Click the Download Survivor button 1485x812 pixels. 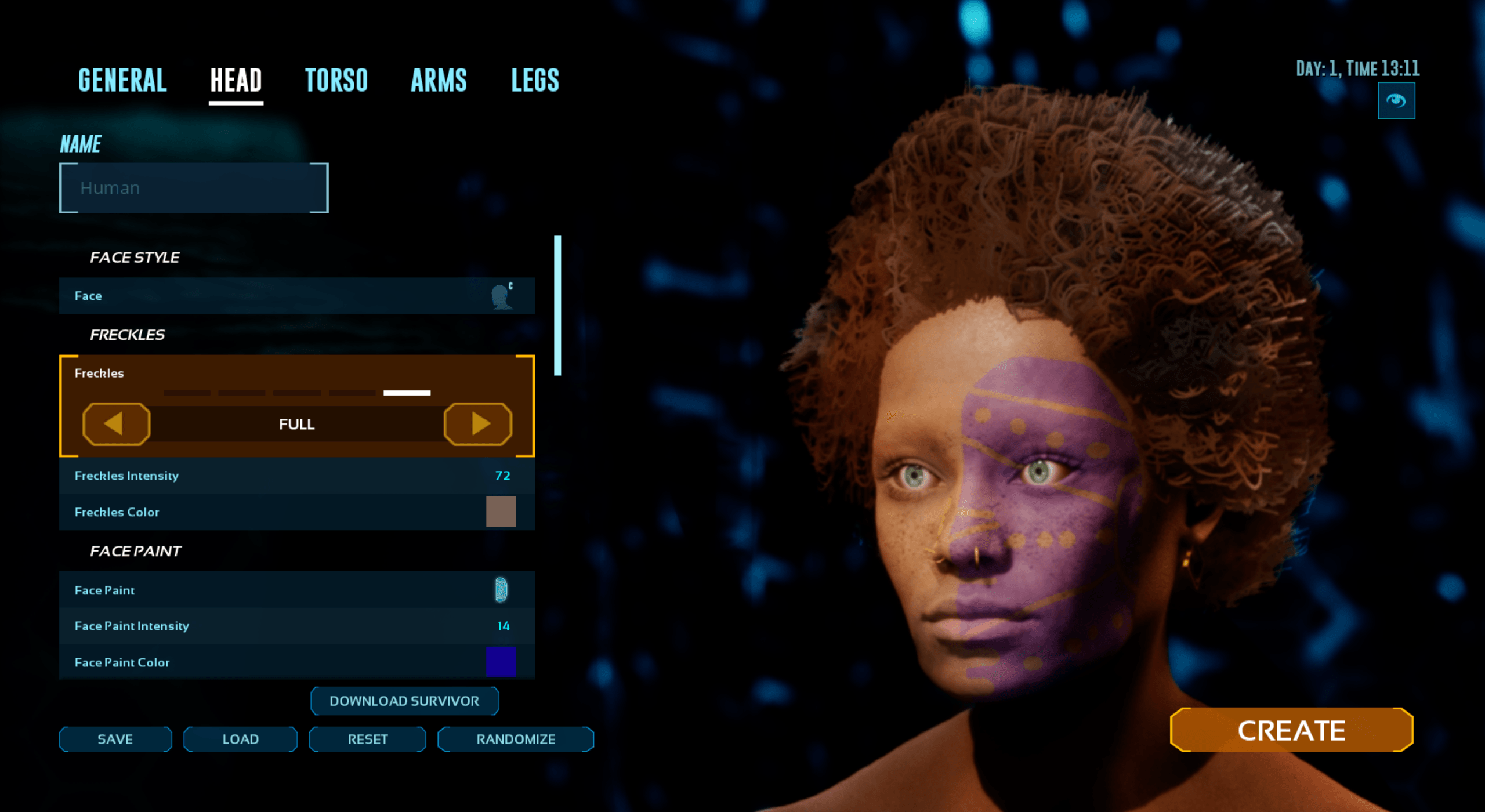[404, 701]
